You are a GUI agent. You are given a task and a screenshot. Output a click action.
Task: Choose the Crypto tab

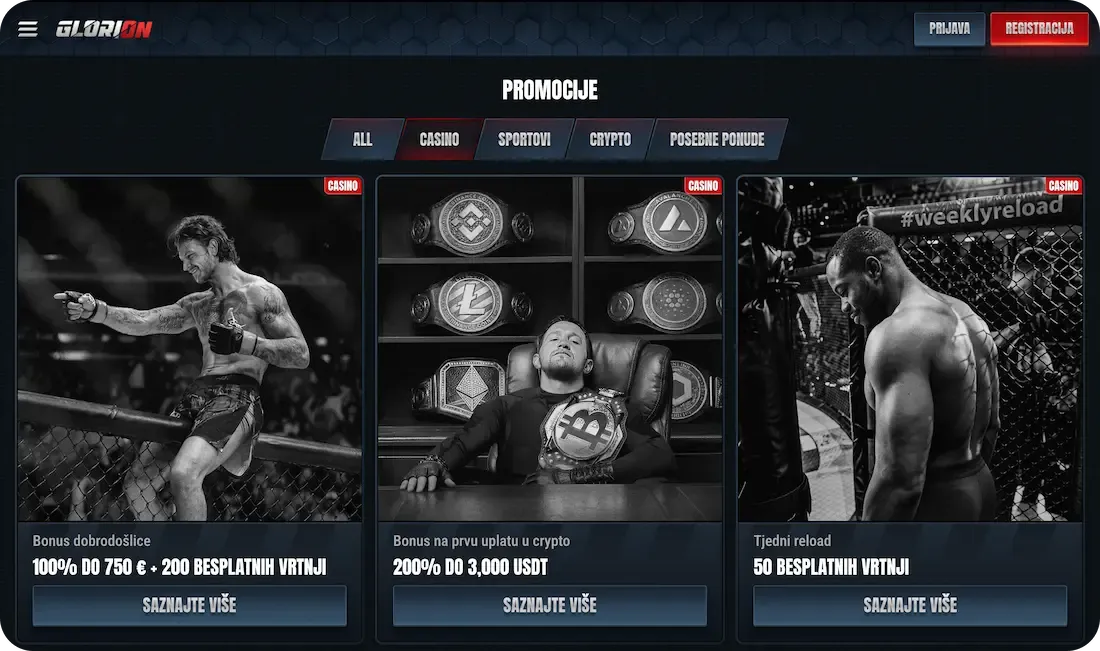pyautogui.click(x=610, y=140)
